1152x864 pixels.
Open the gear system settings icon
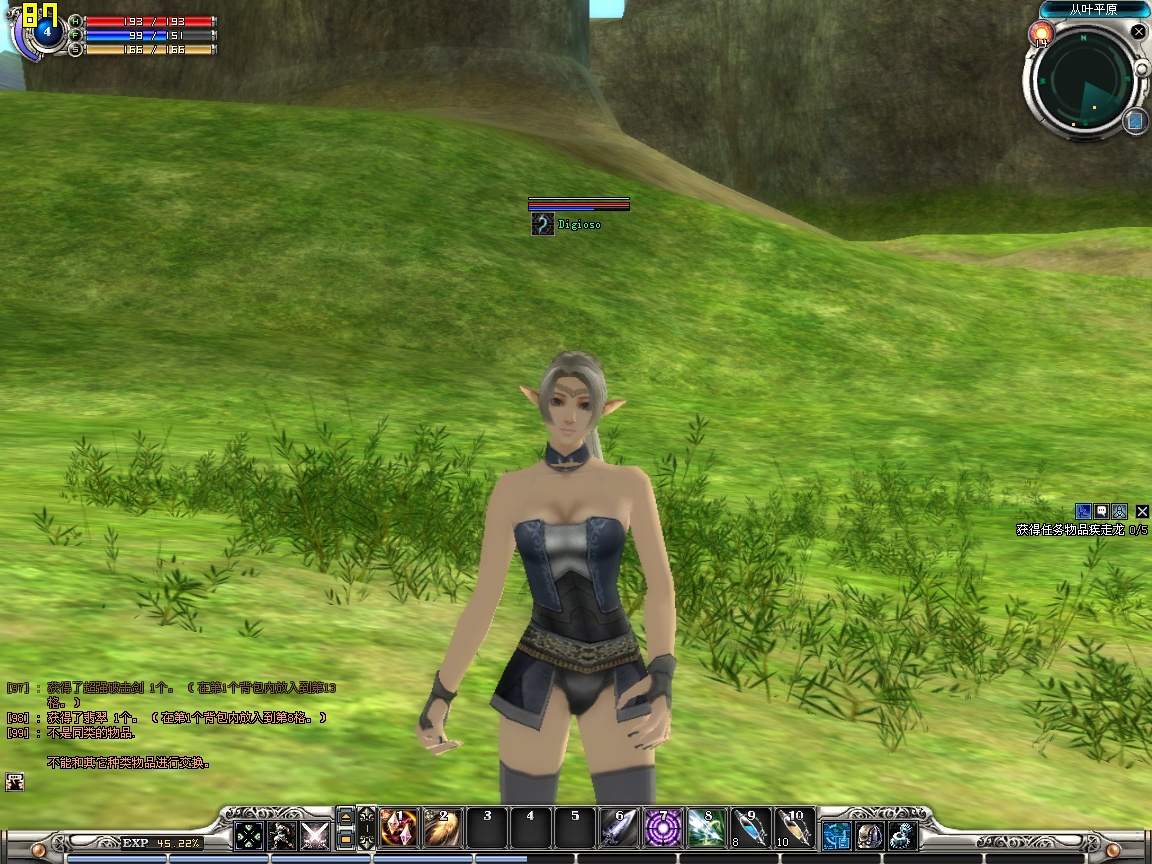coord(903,835)
